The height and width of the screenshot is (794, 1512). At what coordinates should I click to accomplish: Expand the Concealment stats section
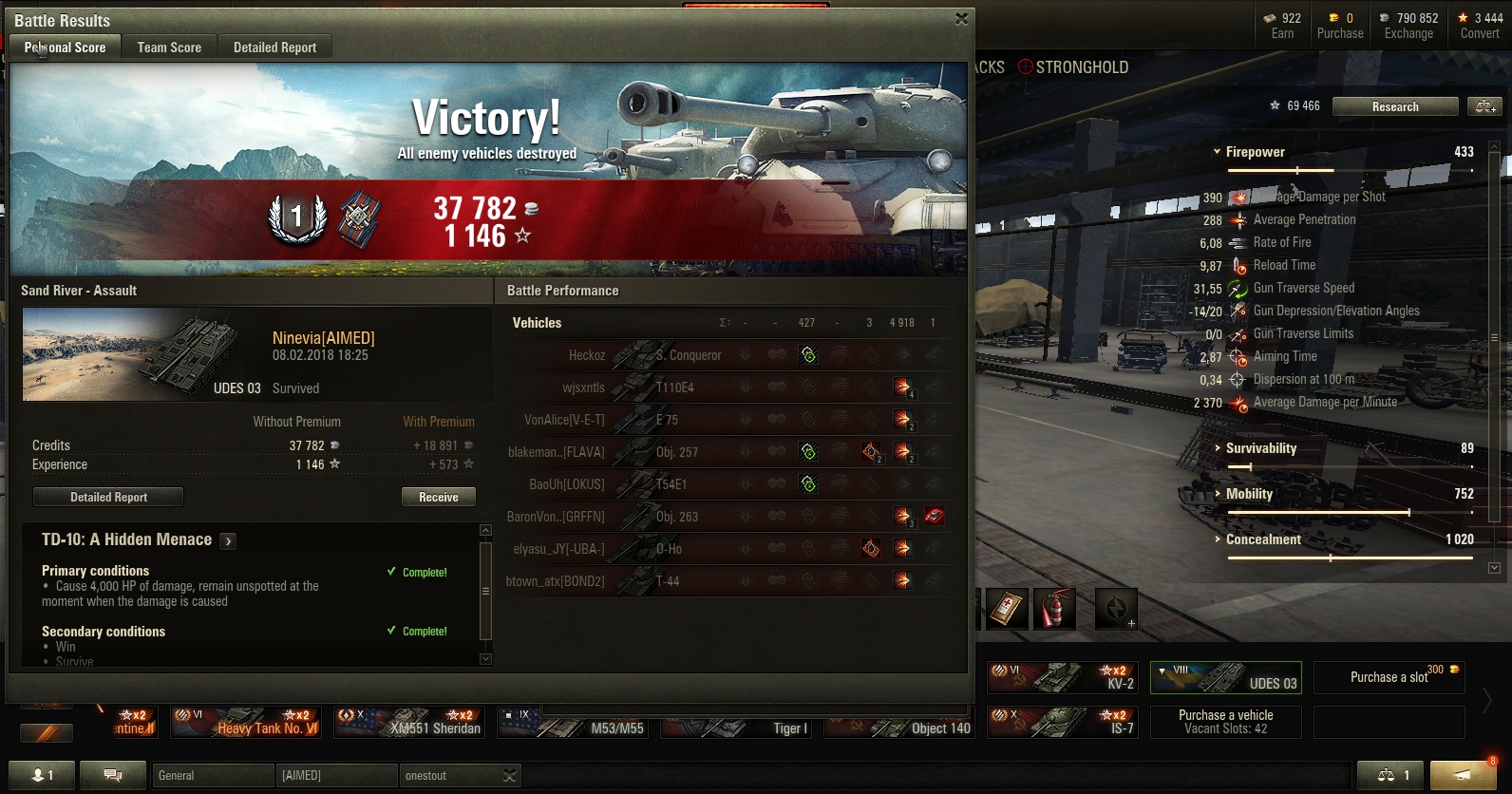[x=1218, y=539]
